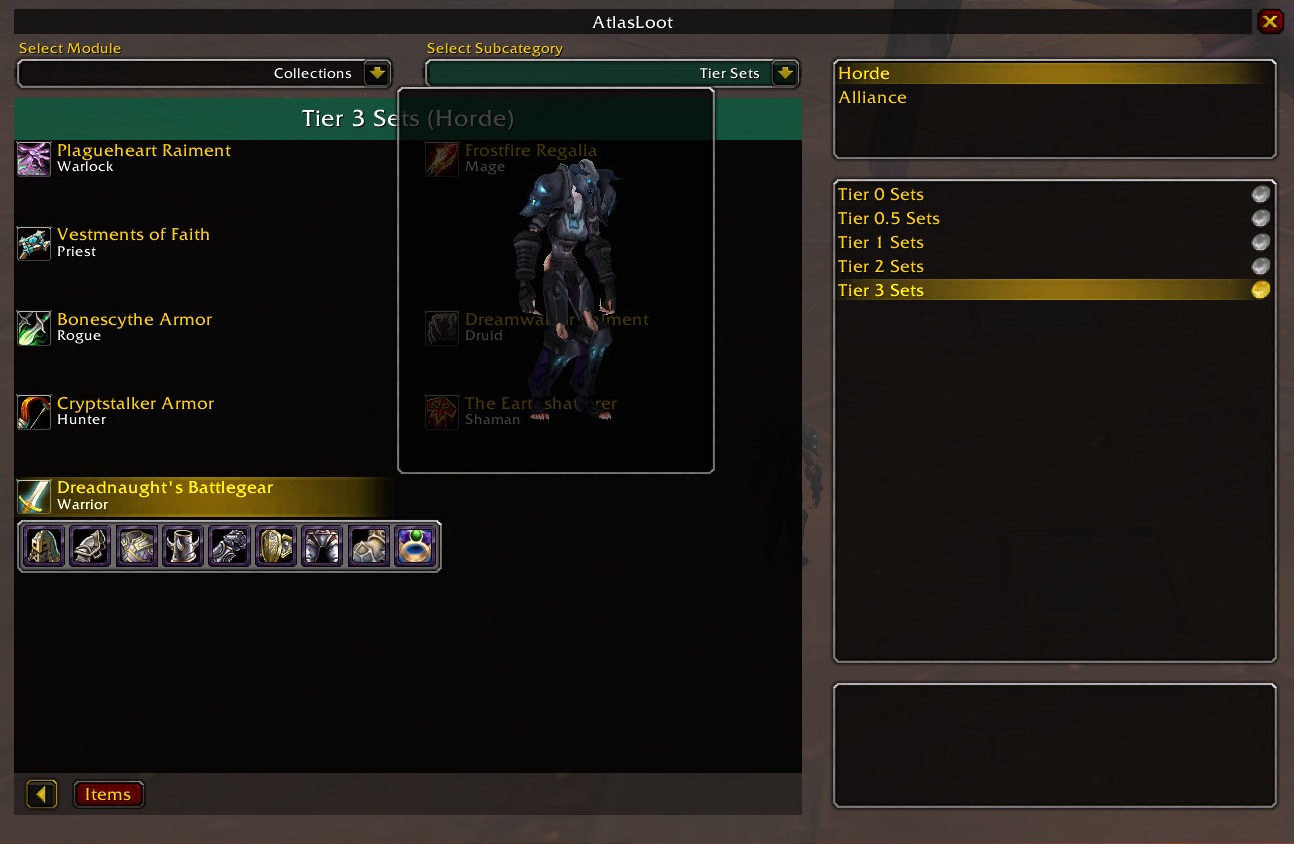
Task: Close the AtlasLoot window
Action: [1270, 21]
